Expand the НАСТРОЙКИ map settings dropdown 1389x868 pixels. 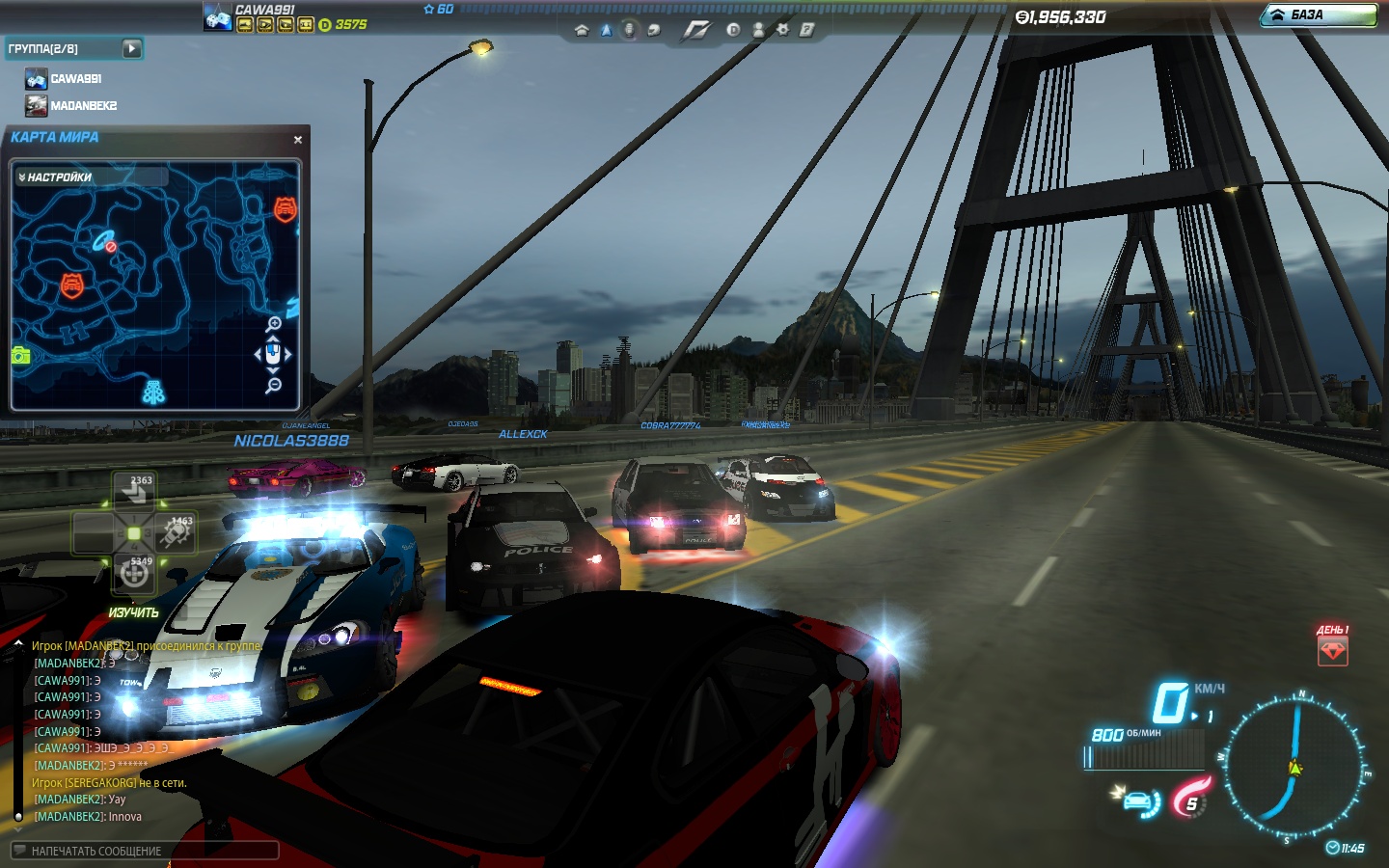click(x=56, y=177)
